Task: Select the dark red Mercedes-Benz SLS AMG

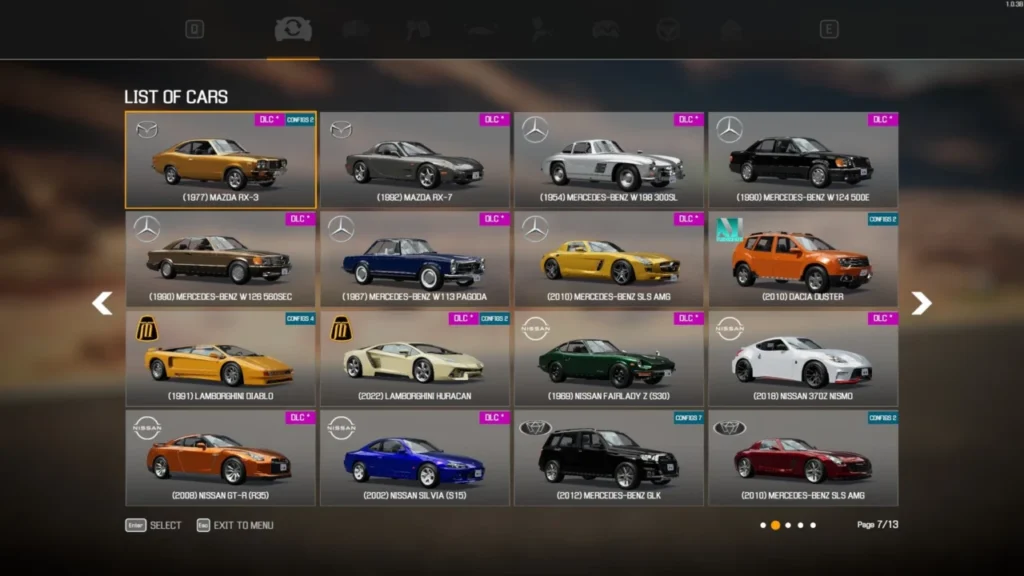Action: [x=803, y=457]
